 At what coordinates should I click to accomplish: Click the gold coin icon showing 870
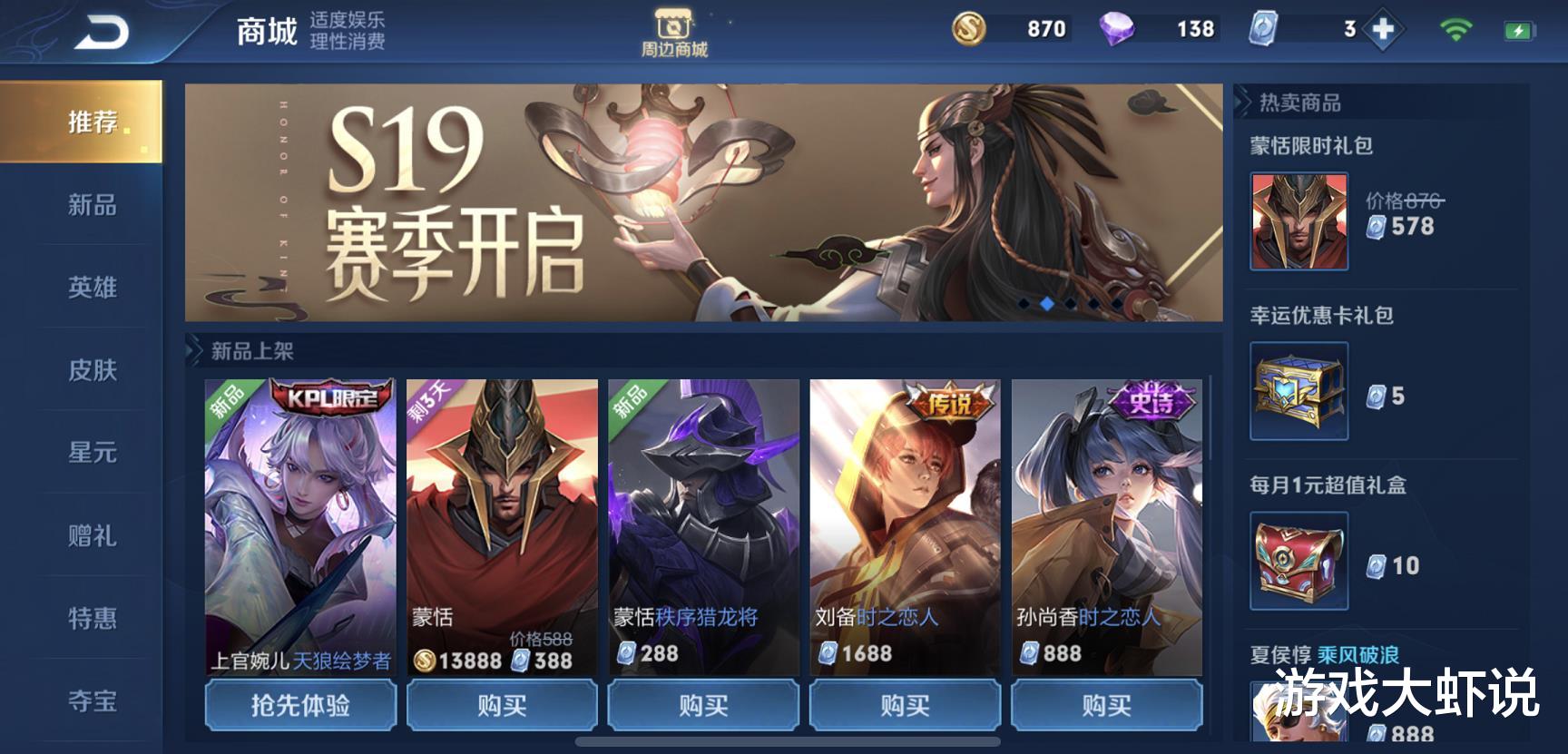pos(972,29)
